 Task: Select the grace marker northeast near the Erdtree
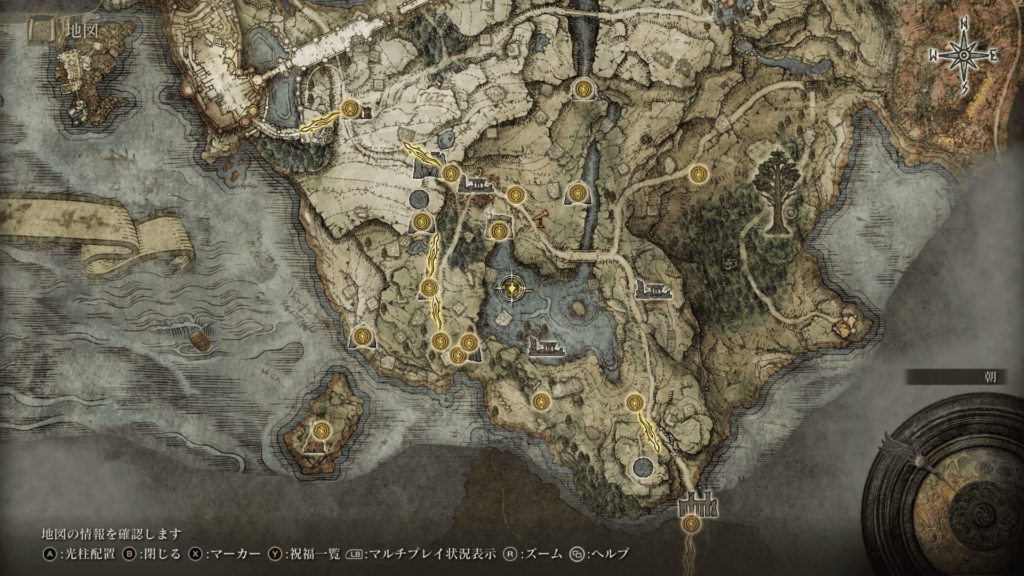[x=698, y=174]
